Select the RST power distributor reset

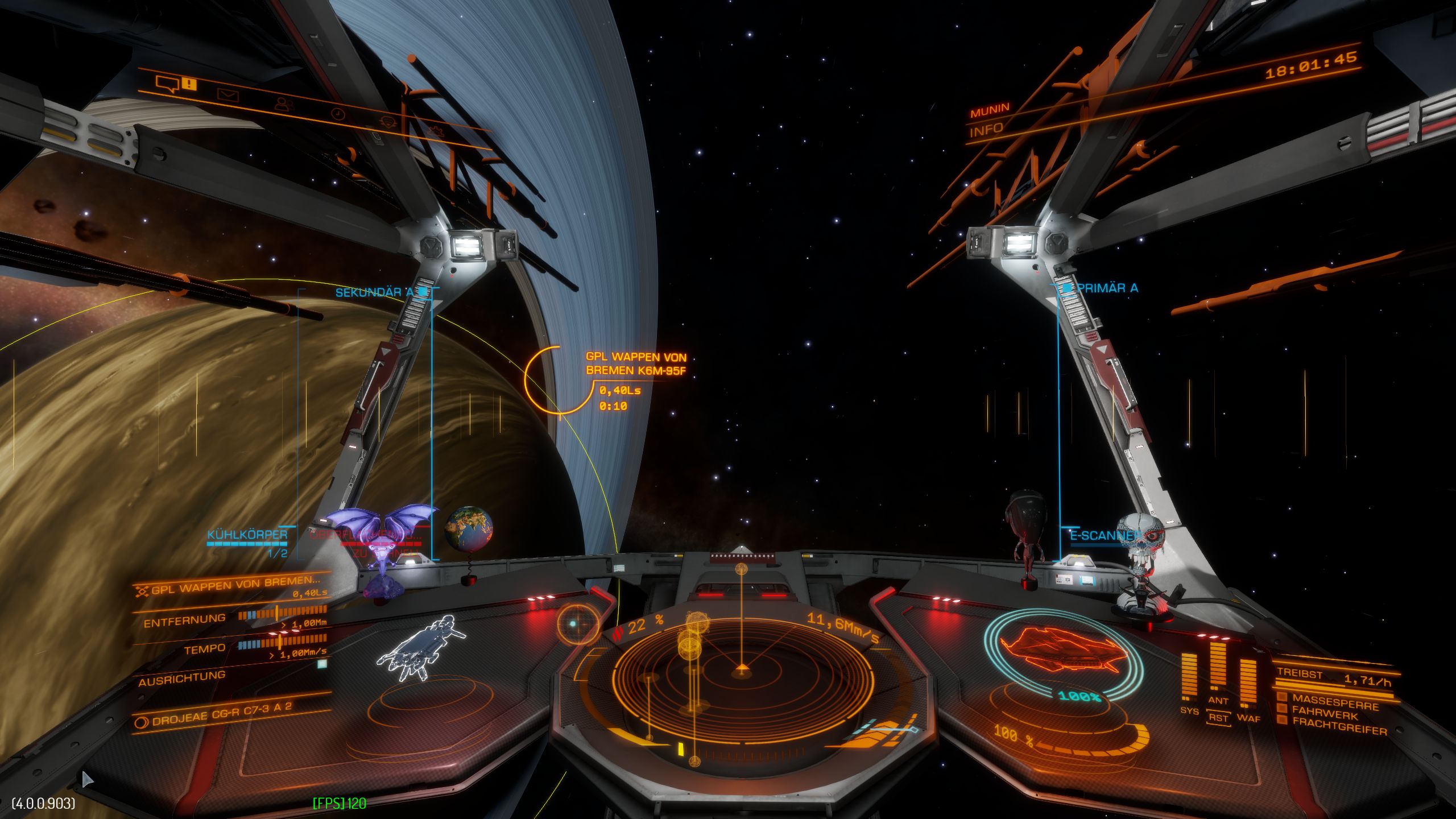click(1218, 718)
